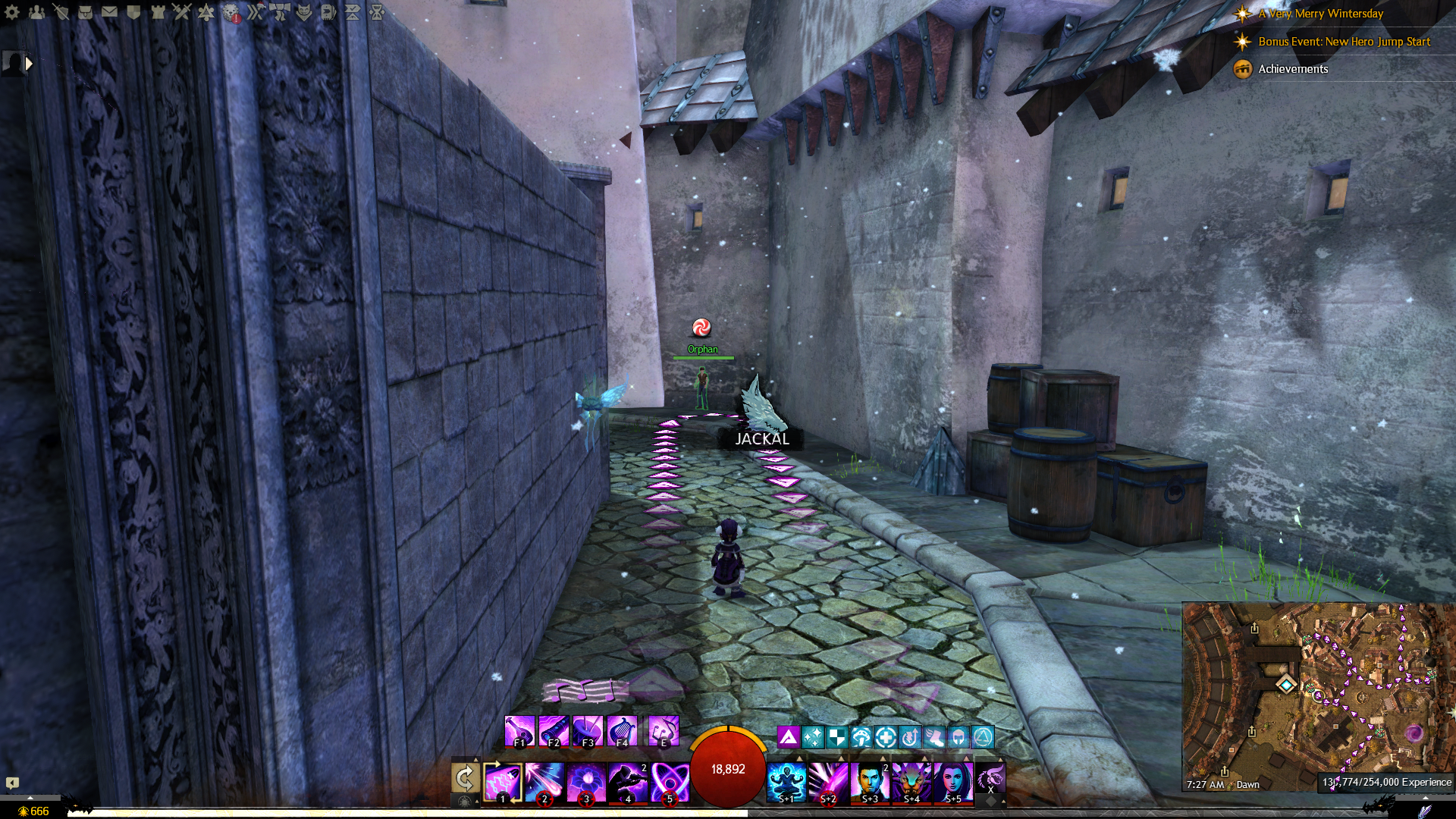Viewport: 1456px width, 819px height.
Task: Activate the meditating figure heal skill
Action: (786, 782)
